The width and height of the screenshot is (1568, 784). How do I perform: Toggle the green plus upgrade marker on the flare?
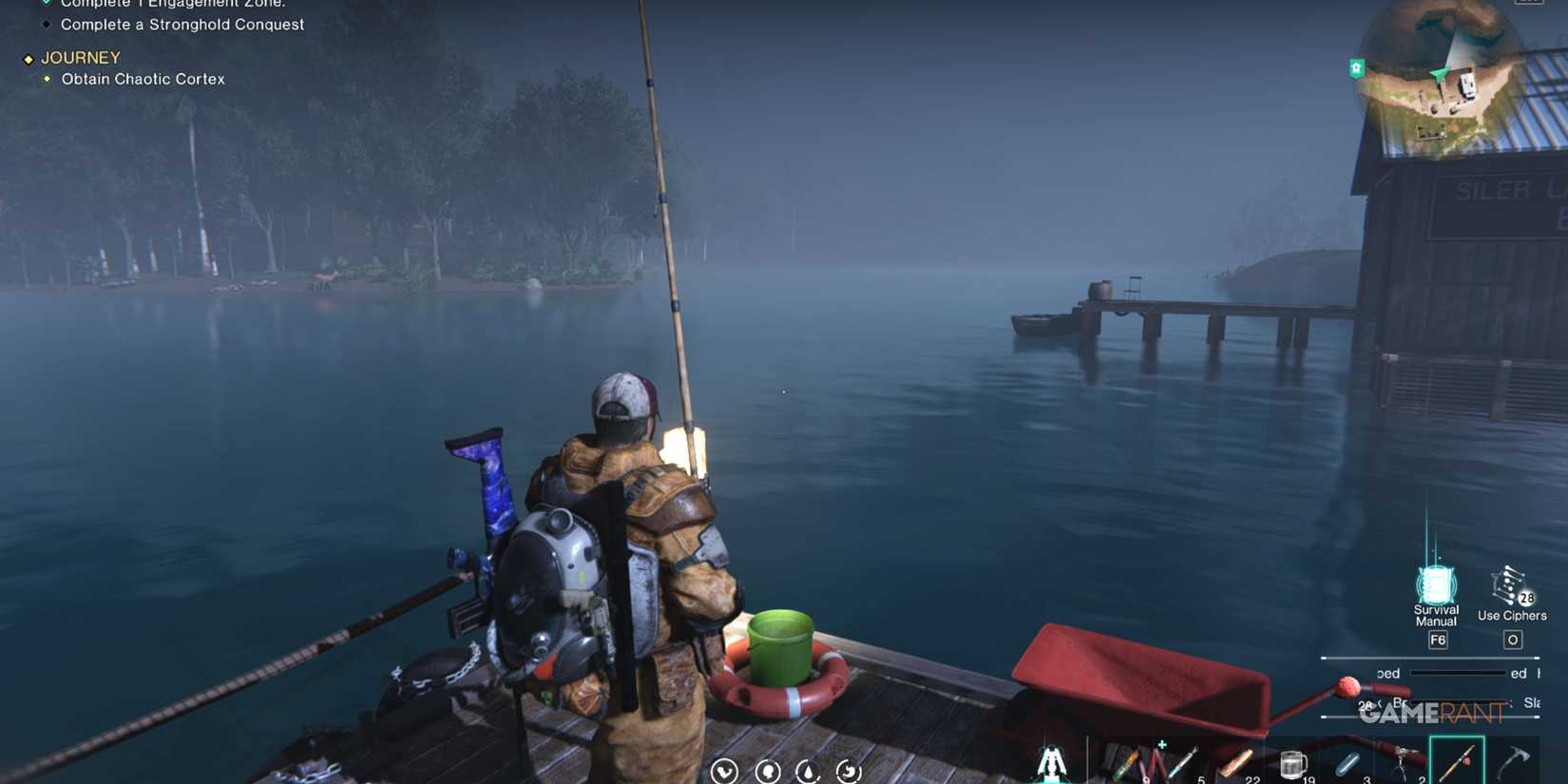[x=1162, y=743]
